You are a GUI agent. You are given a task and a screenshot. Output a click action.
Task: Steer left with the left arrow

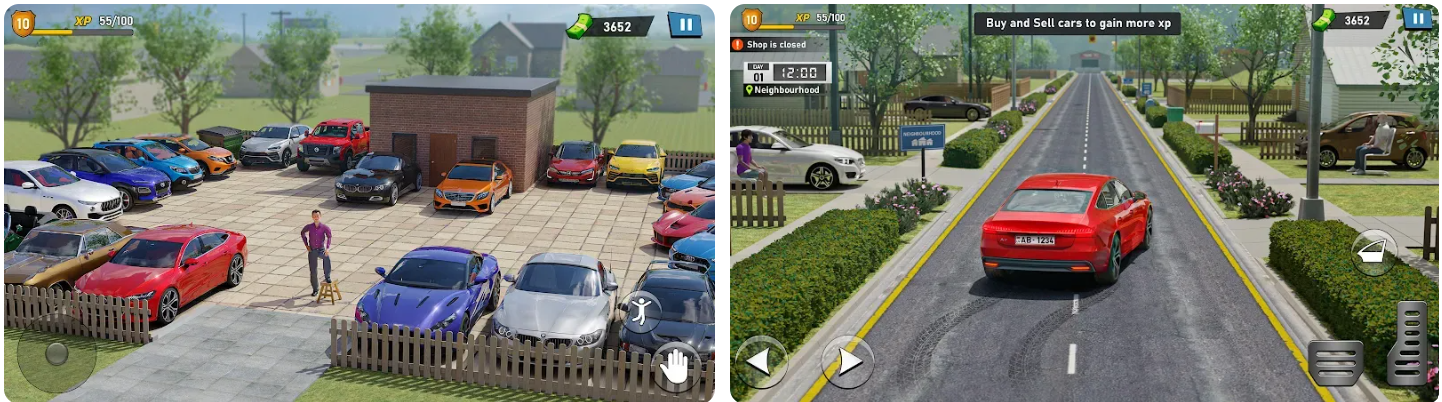pyautogui.click(x=761, y=362)
